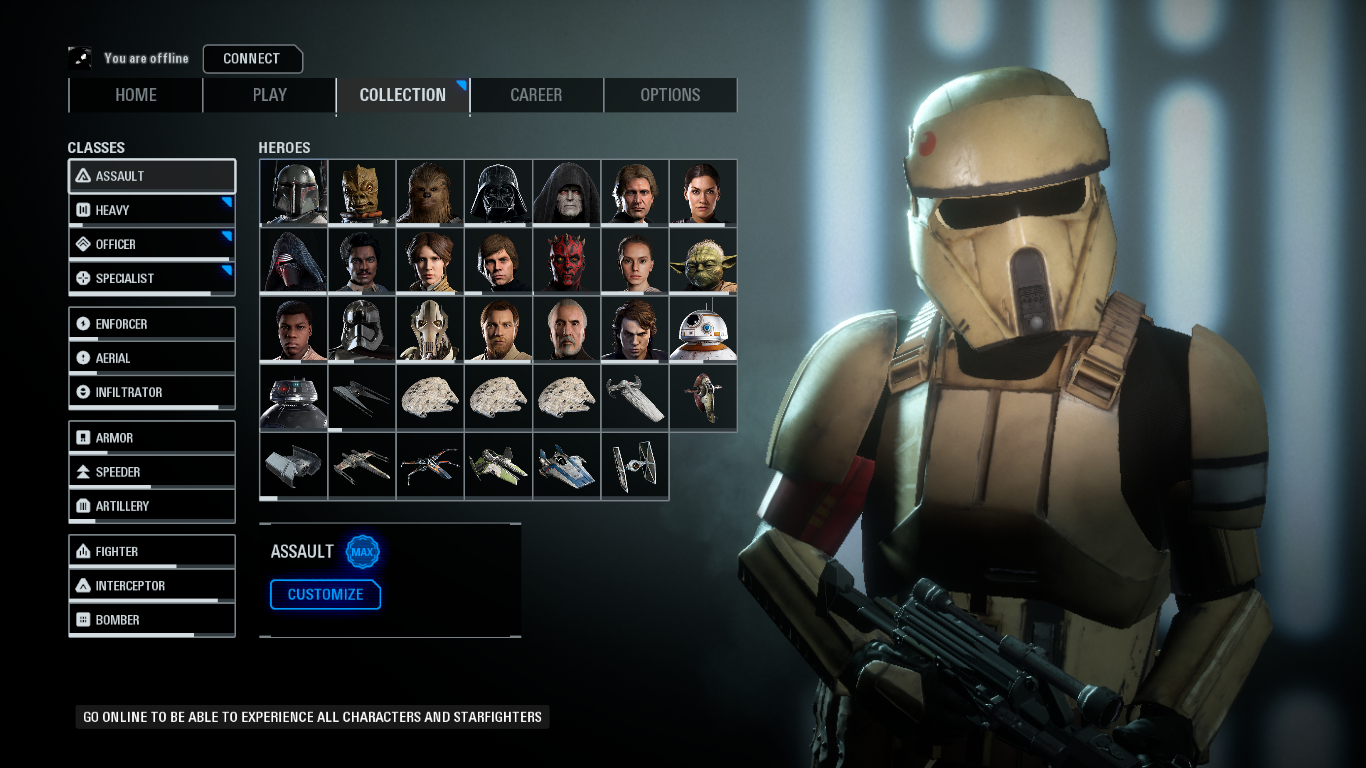This screenshot has width=1366, height=768.
Task: Choose the BOMBER starfighter class
Action: coord(152,620)
